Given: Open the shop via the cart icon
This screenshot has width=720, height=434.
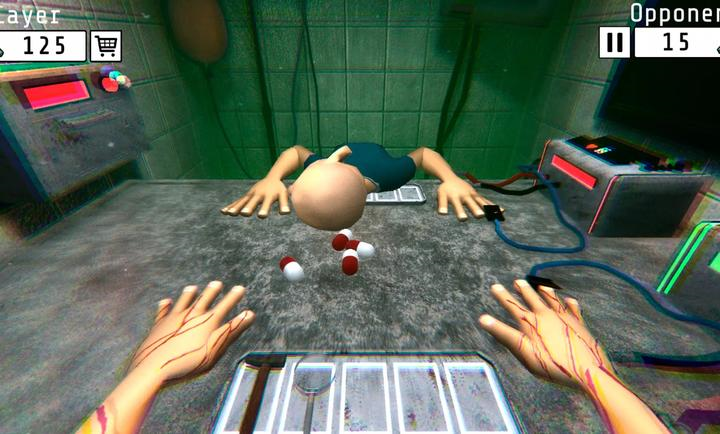Looking at the screenshot, I should tap(106, 46).
